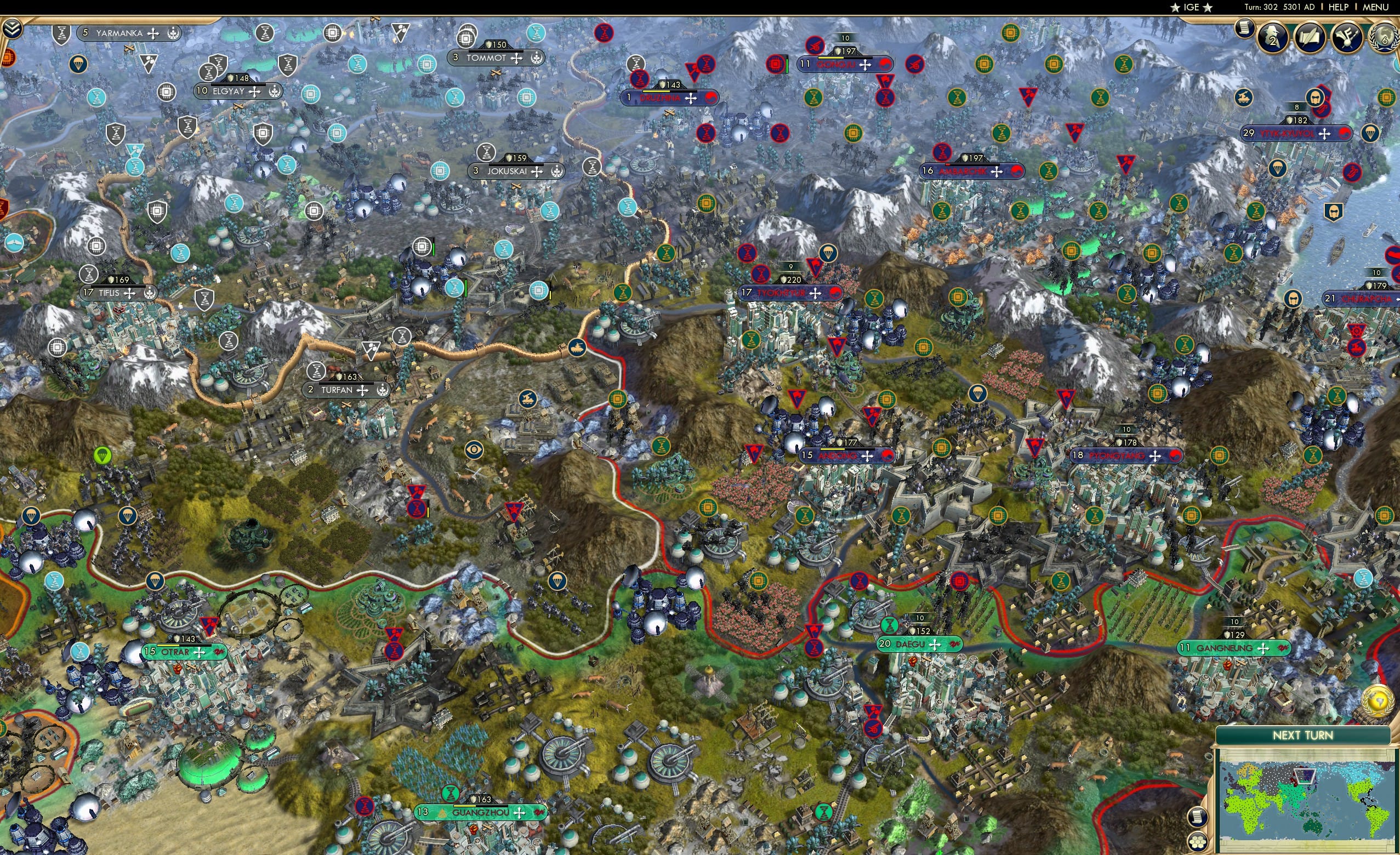The image size is (1400, 855).
Task: Click the eye-shaped recon unit flag near Turfan
Action: pyautogui.click(x=474, y=449)
